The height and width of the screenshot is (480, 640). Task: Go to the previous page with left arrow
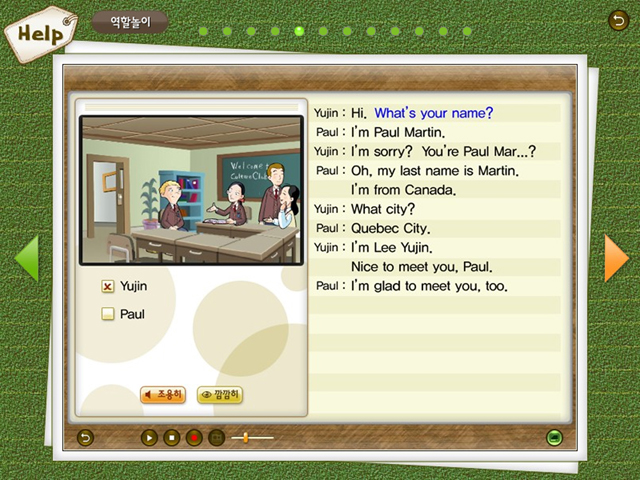26,258
